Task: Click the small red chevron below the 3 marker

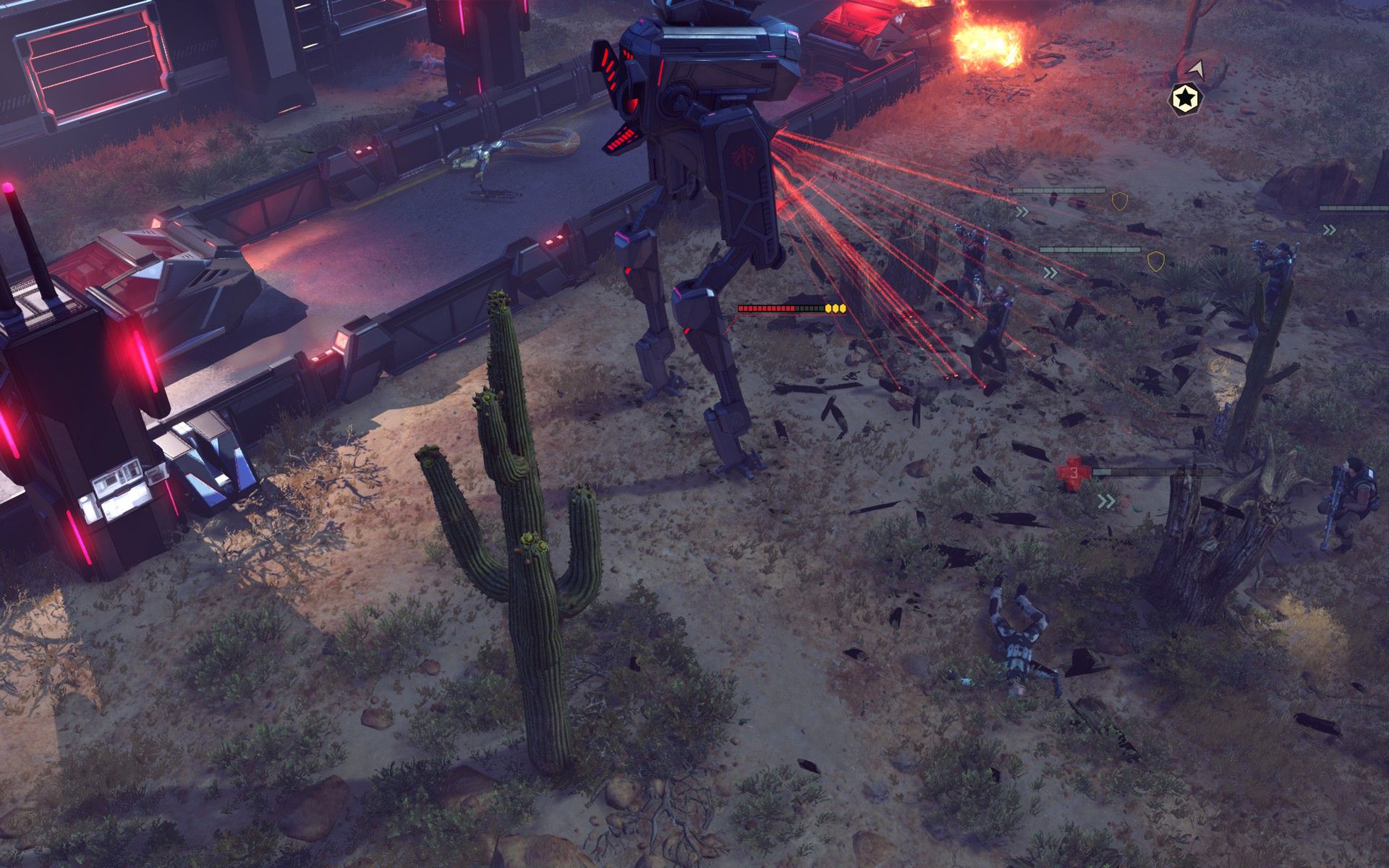Action: tap(1126, 502)
